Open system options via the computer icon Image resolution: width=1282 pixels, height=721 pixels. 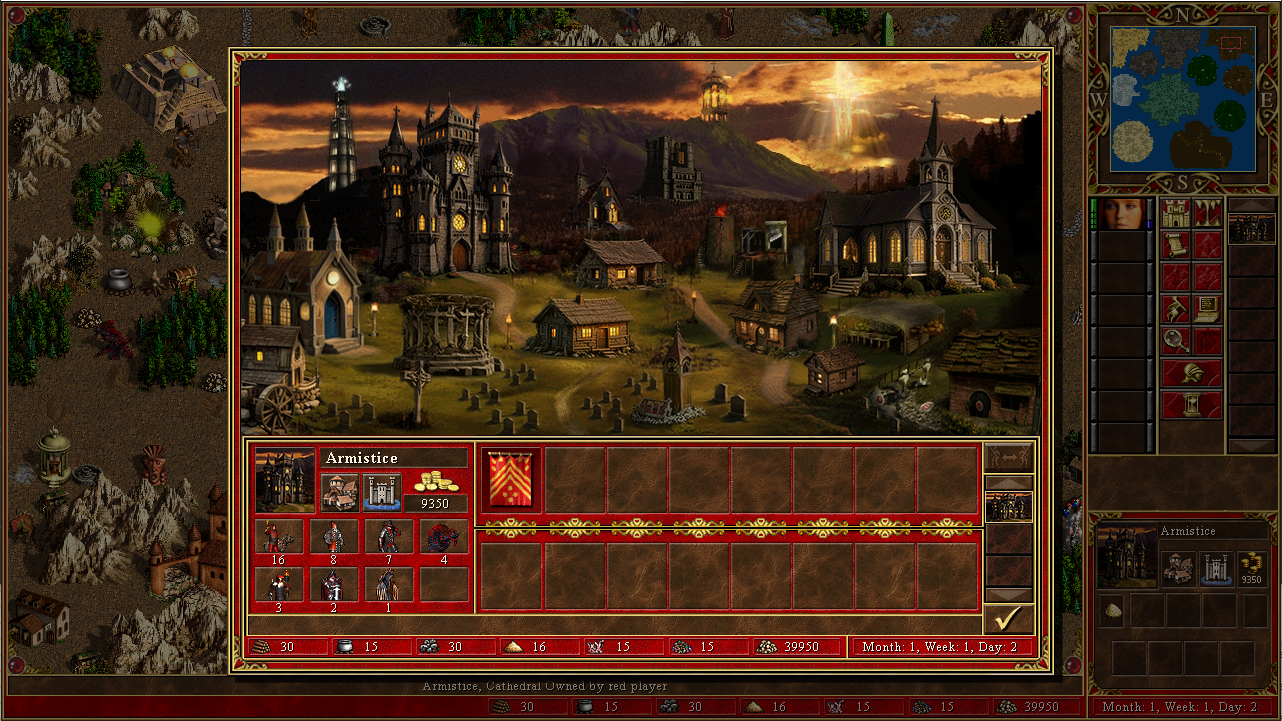coord(1207,310)
